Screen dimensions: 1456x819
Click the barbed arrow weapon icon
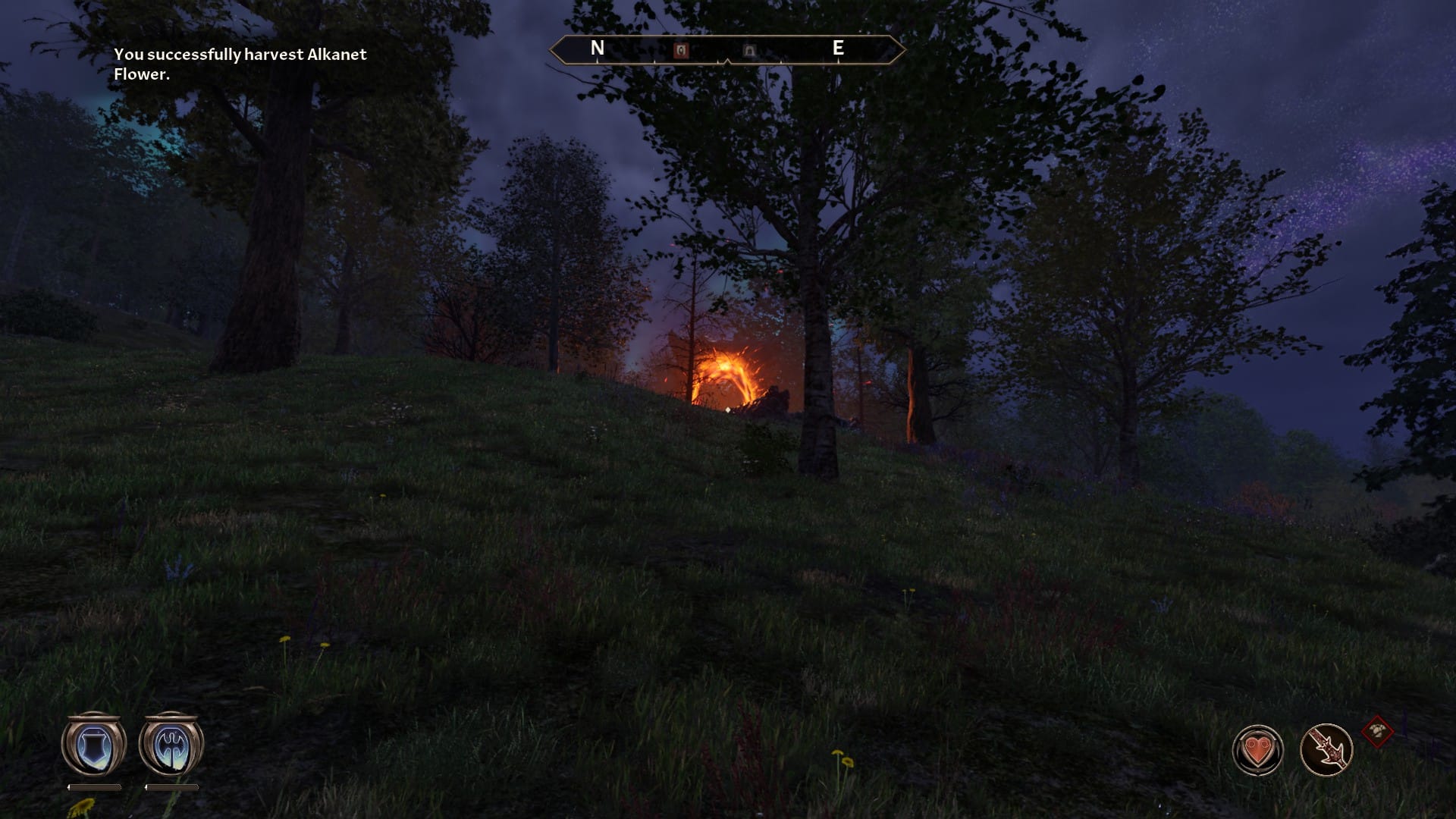click(1326, 750)
